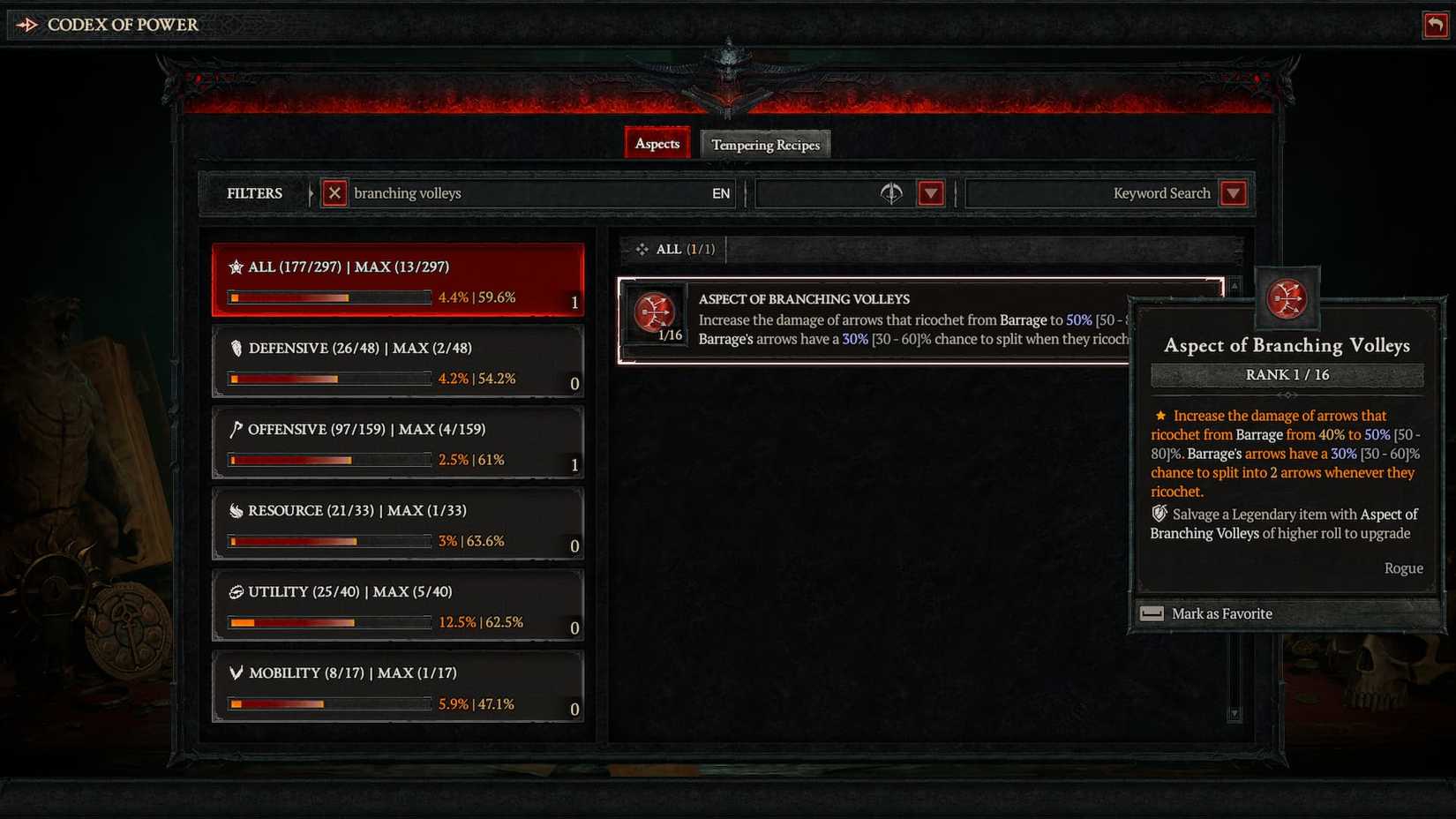
Task: Click the Defensive category shield icon
Action: click(235, 348)
